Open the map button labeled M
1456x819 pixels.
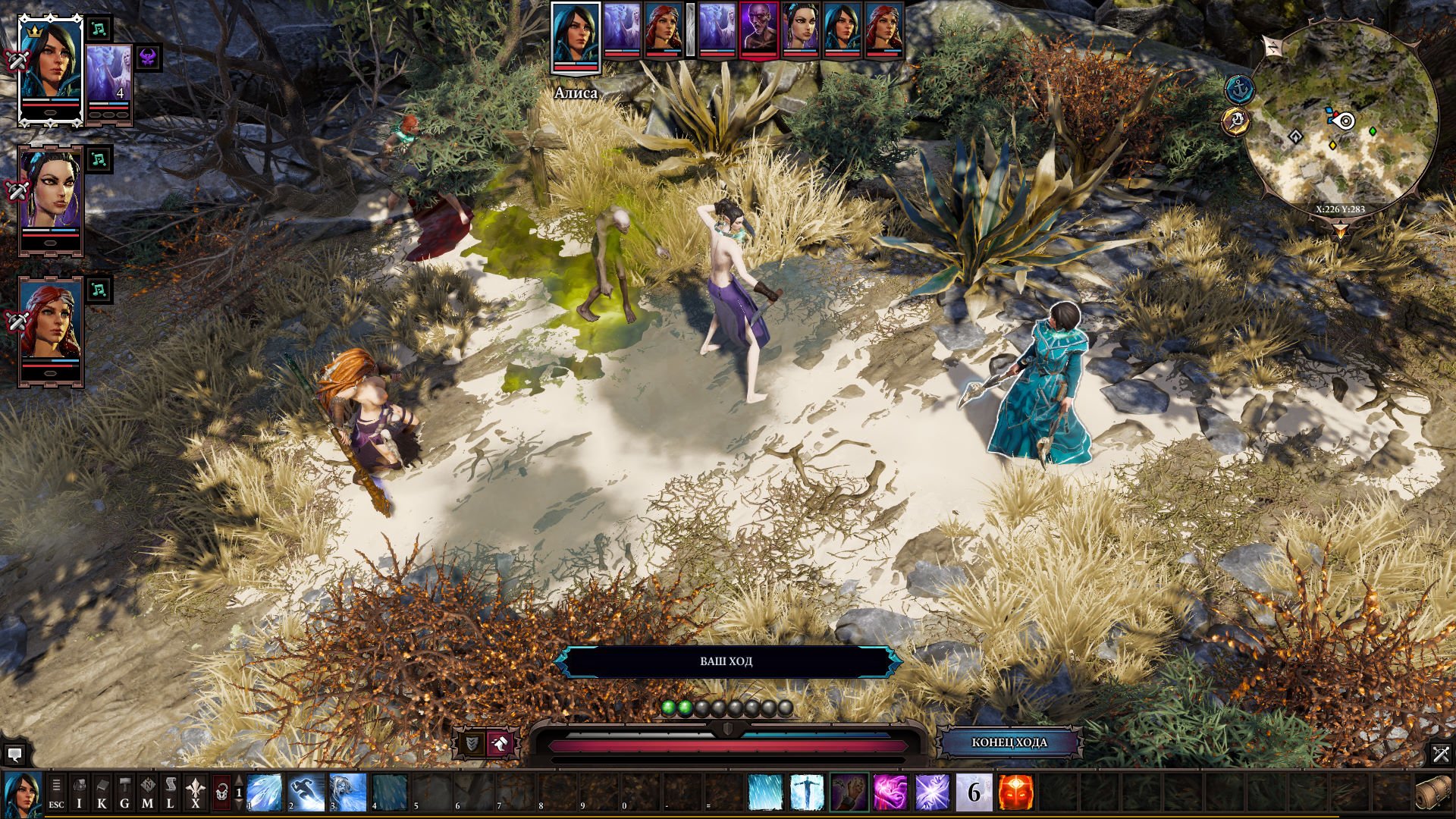(x=147, y=792)
